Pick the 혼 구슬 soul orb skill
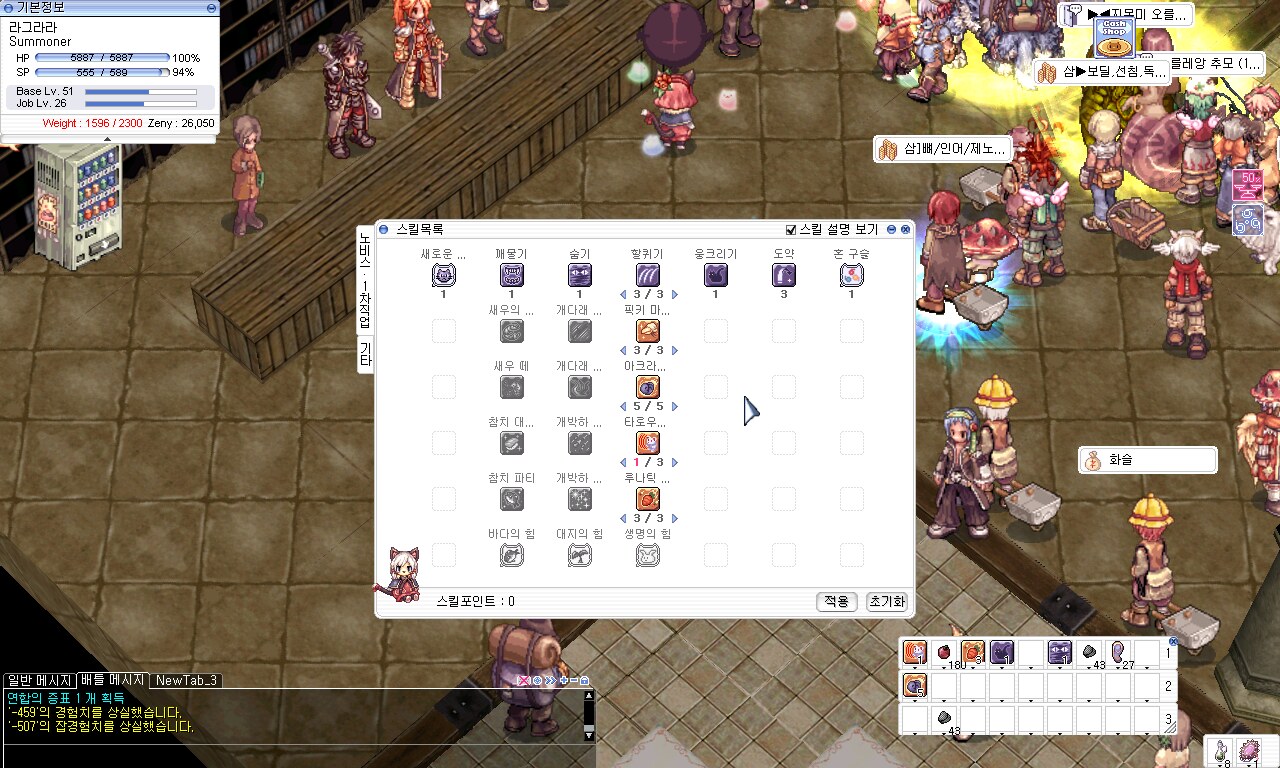This screenshot has height=768, width=1280. coord(851,275)
